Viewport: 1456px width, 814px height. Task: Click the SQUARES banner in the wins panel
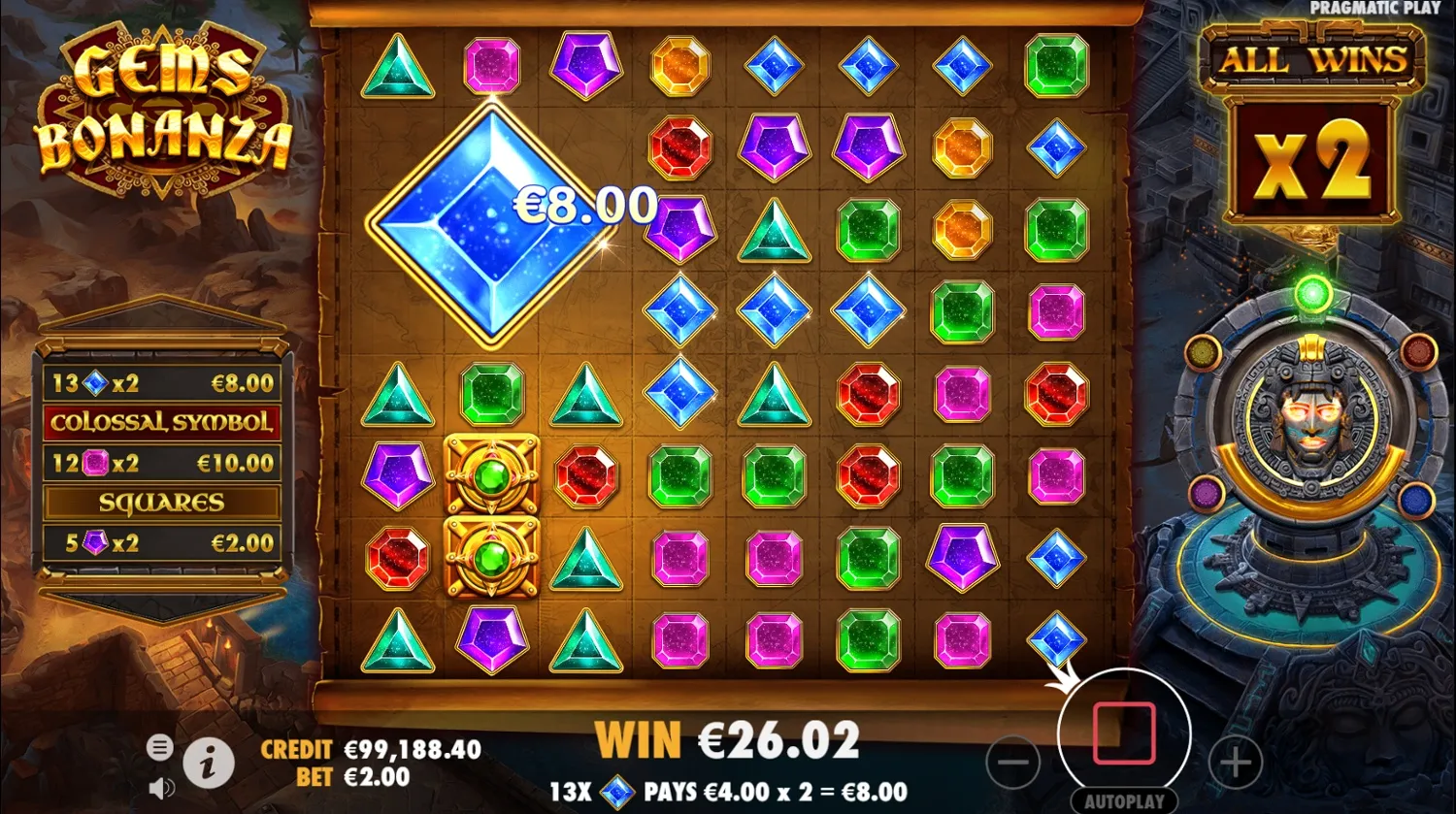pos(161,503)
